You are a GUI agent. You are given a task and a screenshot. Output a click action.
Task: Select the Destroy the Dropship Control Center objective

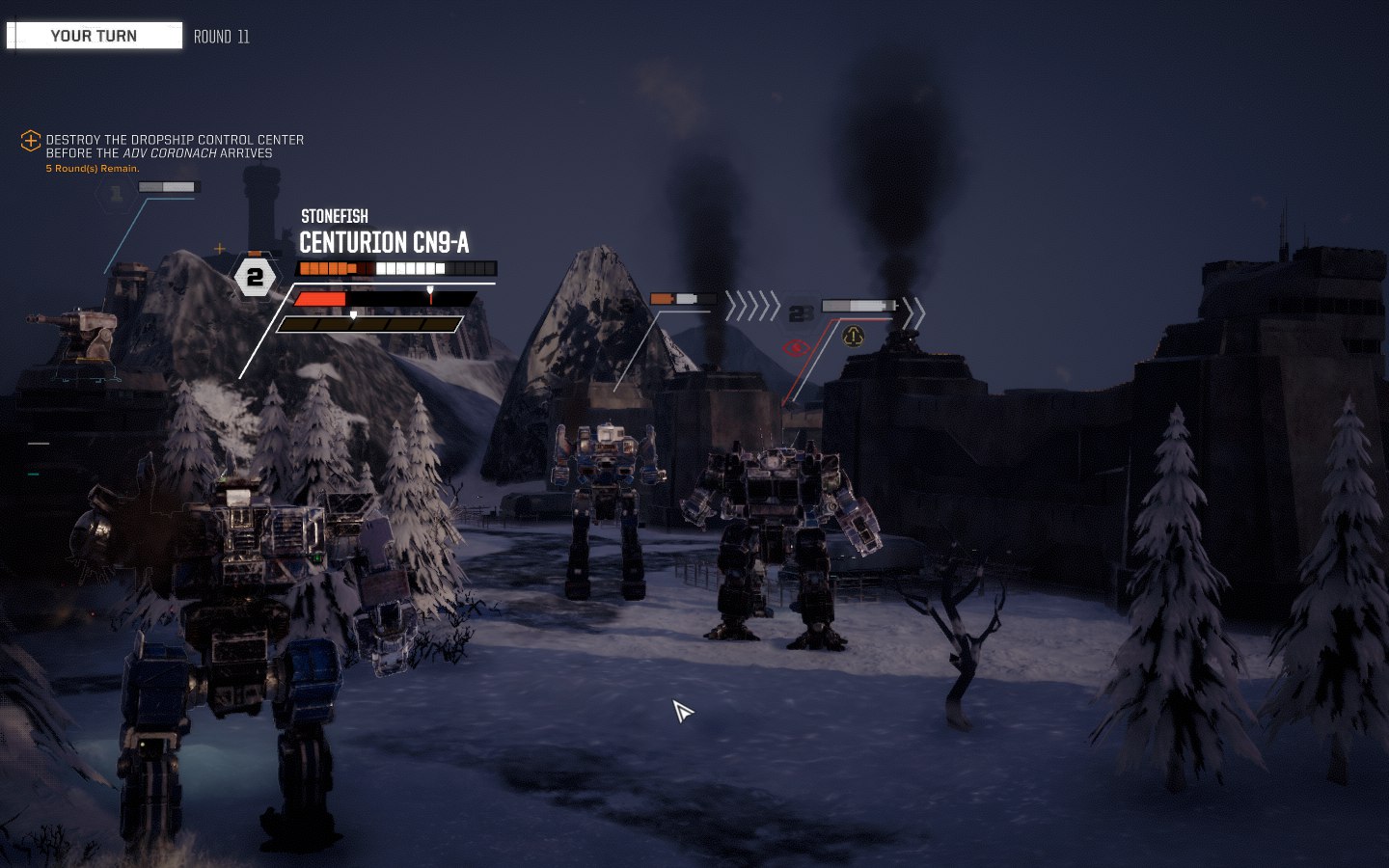[x=175, y=147]
